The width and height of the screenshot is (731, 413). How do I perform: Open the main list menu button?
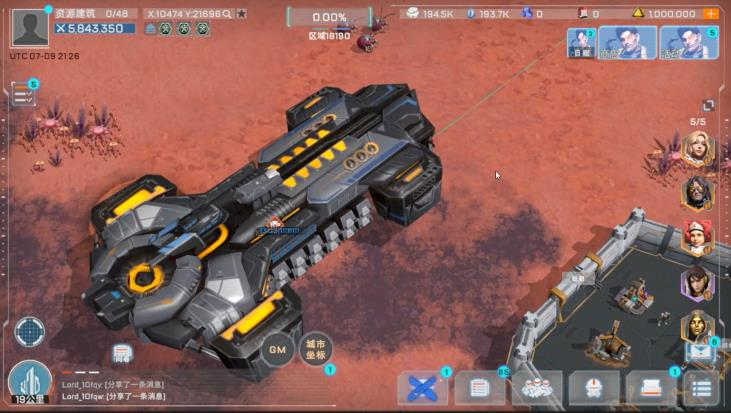702,388
